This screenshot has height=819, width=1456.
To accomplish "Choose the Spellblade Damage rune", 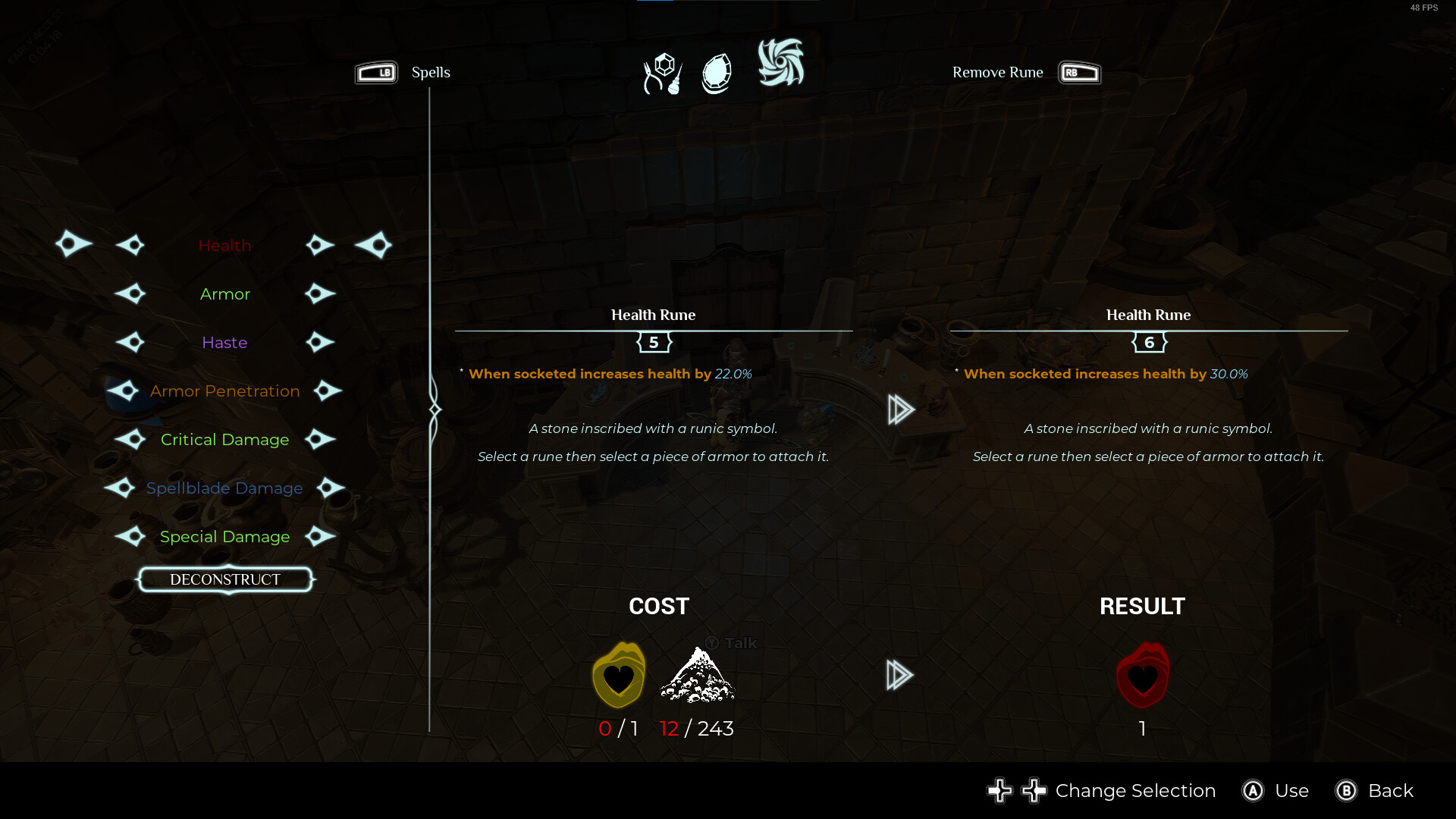I will click(224, 488).
